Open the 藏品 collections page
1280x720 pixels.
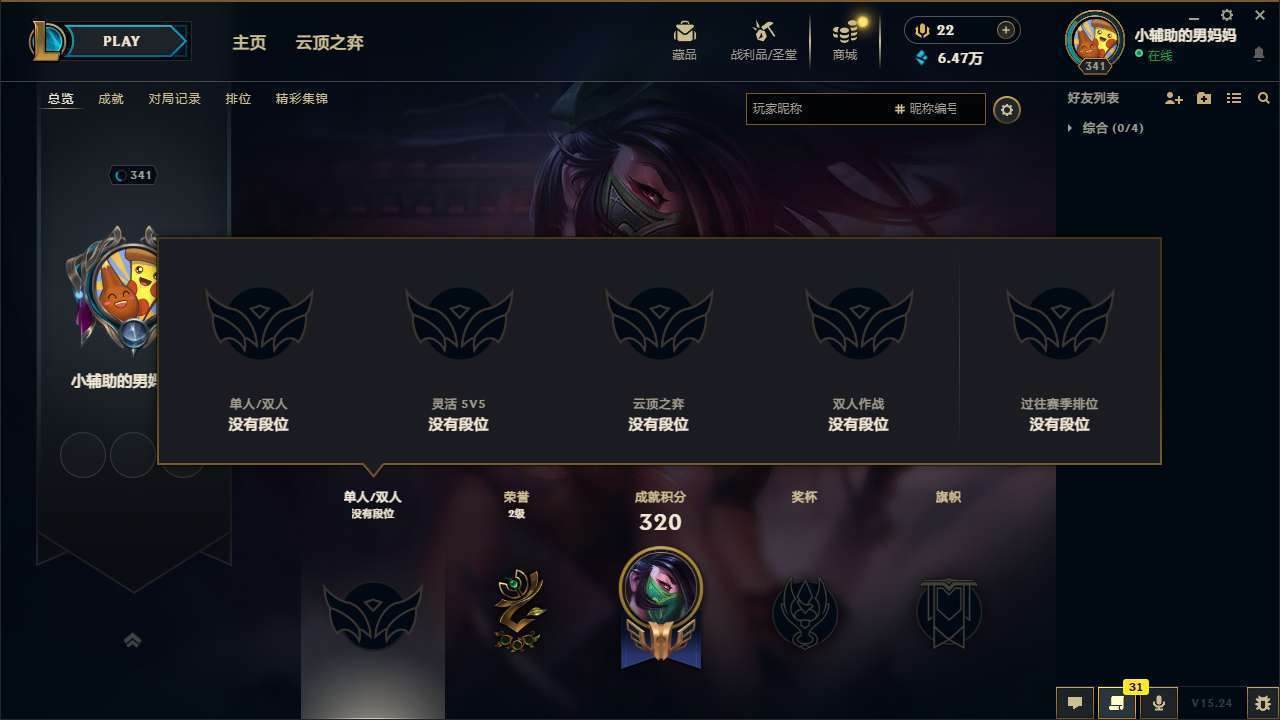point(685,40)
